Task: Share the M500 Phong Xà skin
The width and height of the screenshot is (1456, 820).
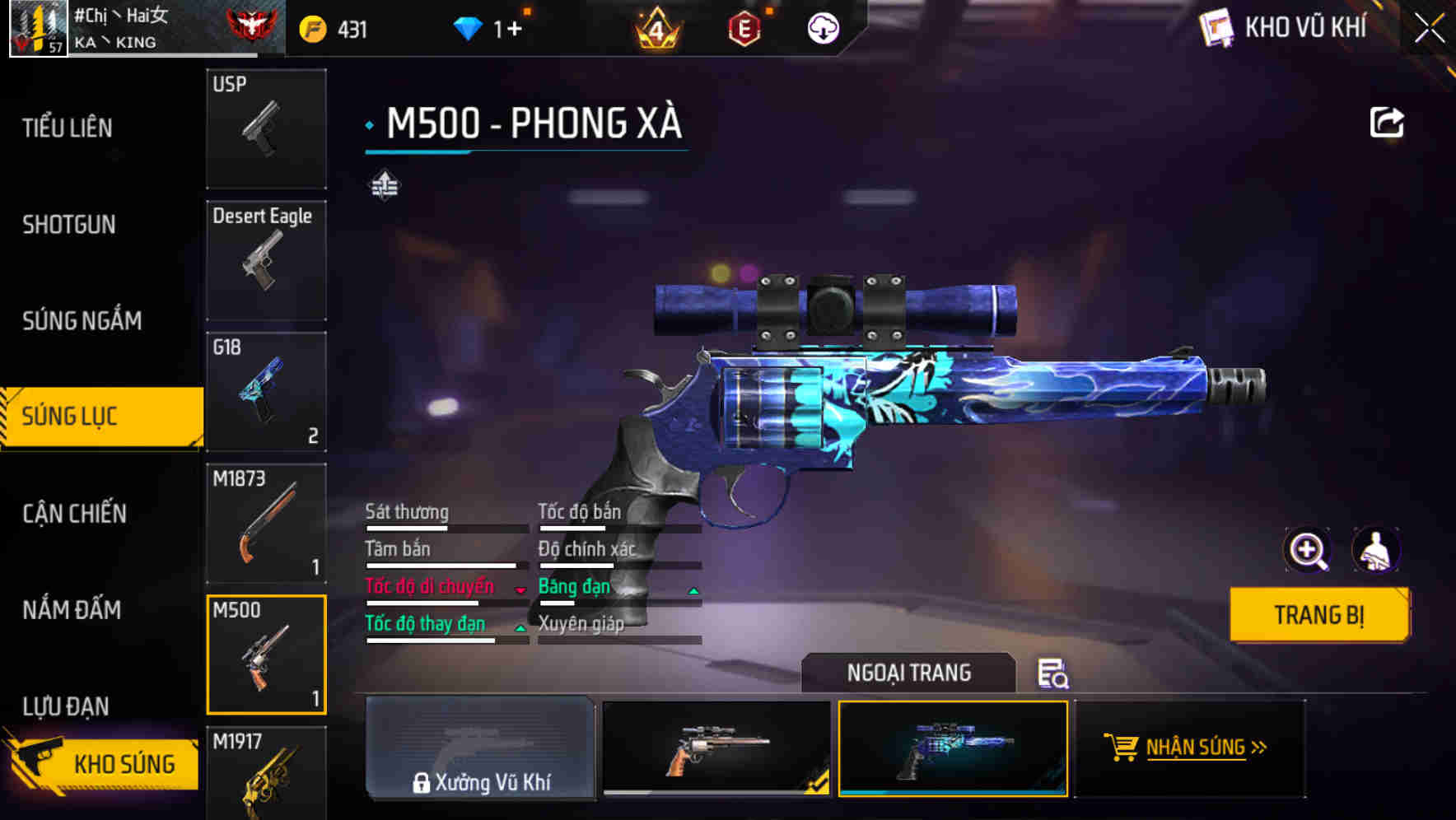Action: click(x=1388, y=121)
